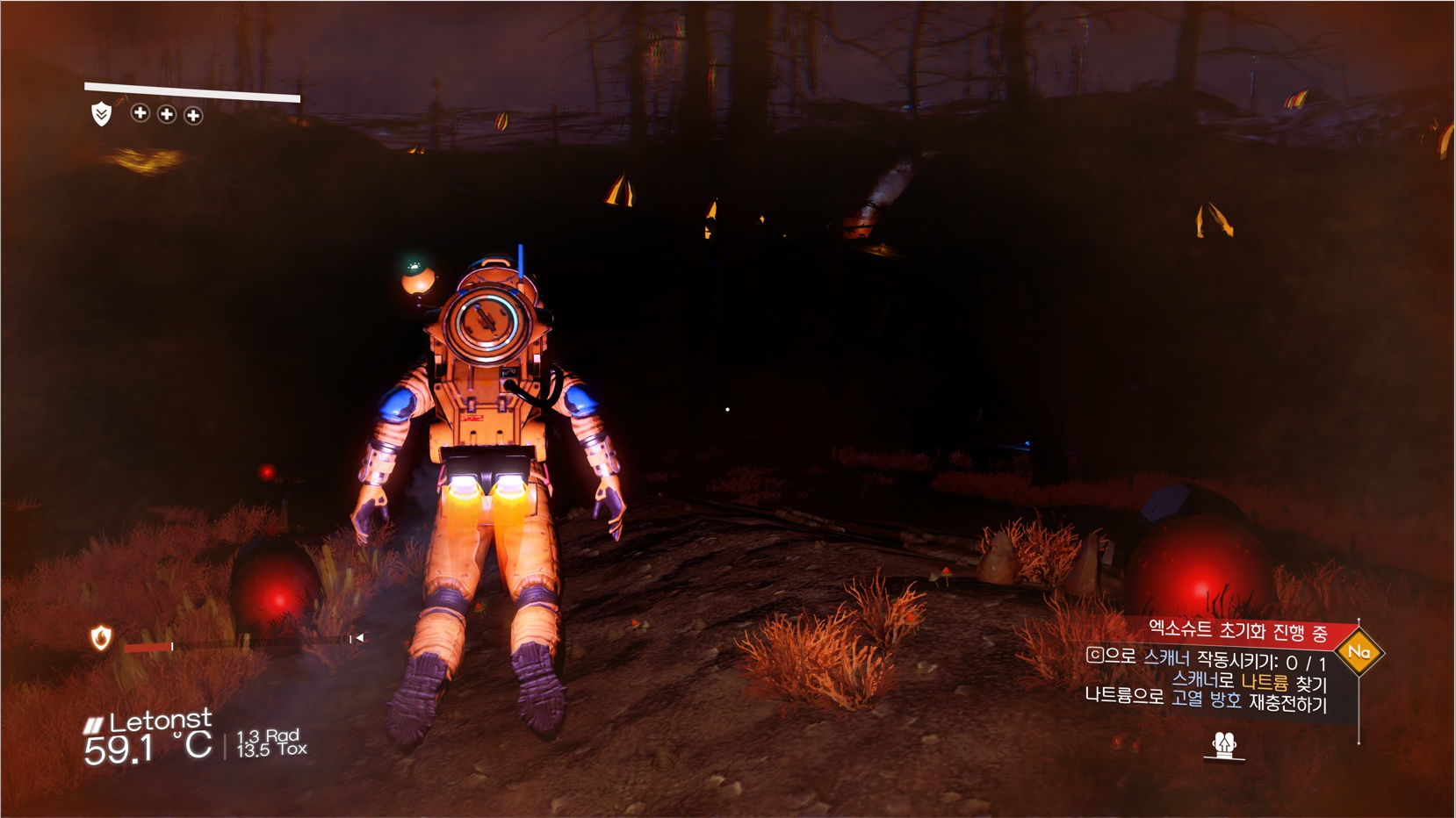
Task: Click the white icon beneath the mission tracker
Action: tap(1224, 745)
